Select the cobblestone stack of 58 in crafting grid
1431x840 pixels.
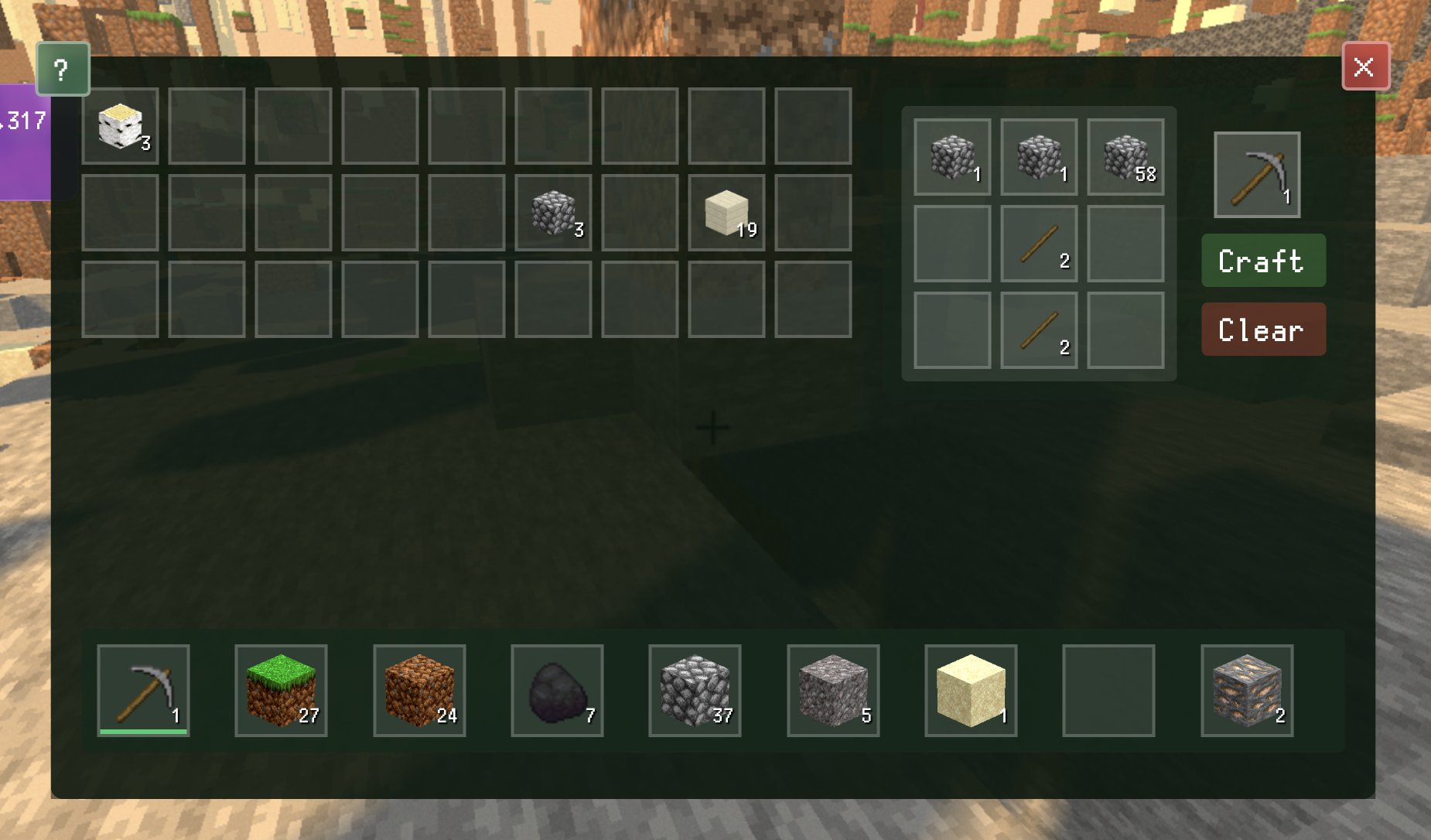pos(1125,157)
